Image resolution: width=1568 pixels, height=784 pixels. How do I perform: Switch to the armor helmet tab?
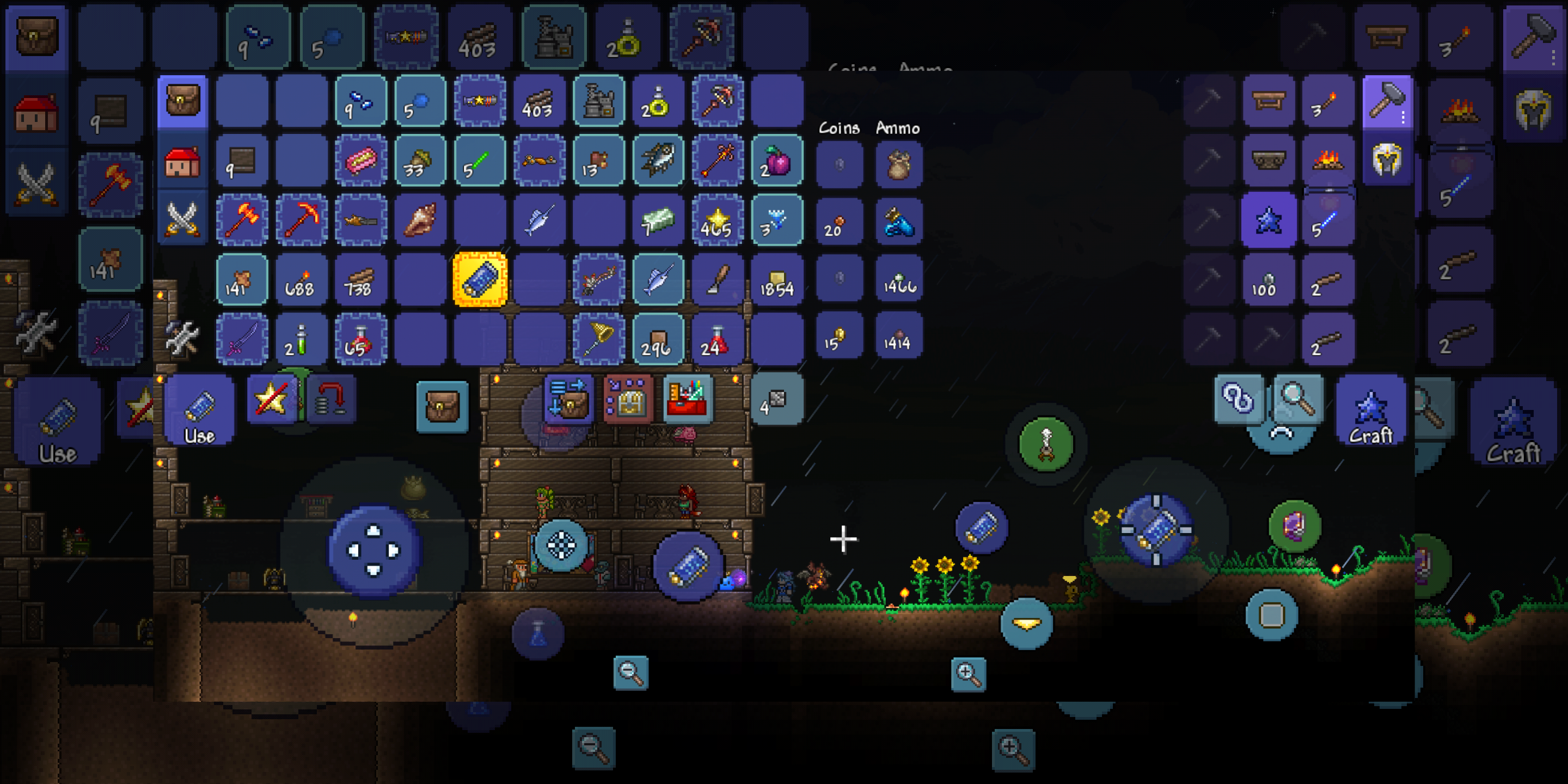click(1387, 161)
